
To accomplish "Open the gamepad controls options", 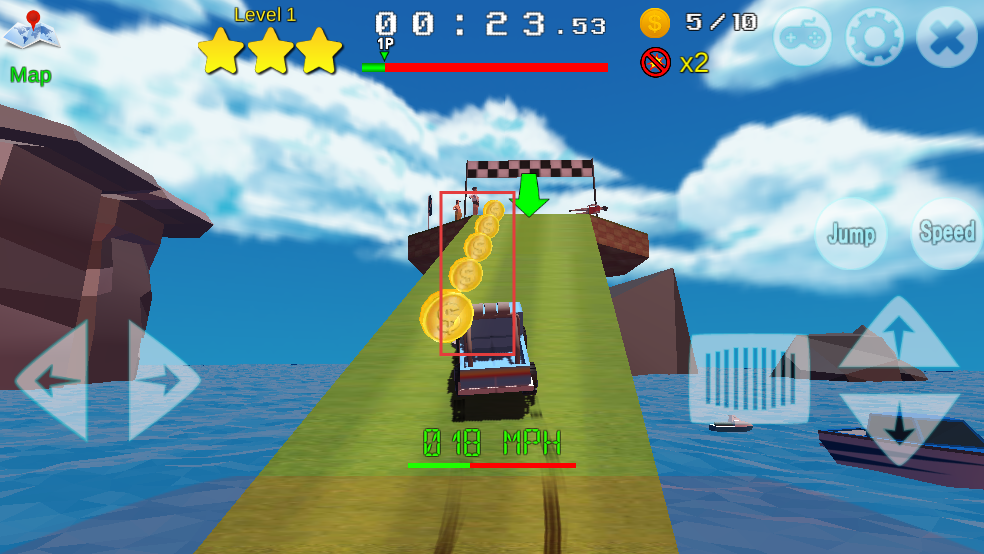I will coord(802,39).
